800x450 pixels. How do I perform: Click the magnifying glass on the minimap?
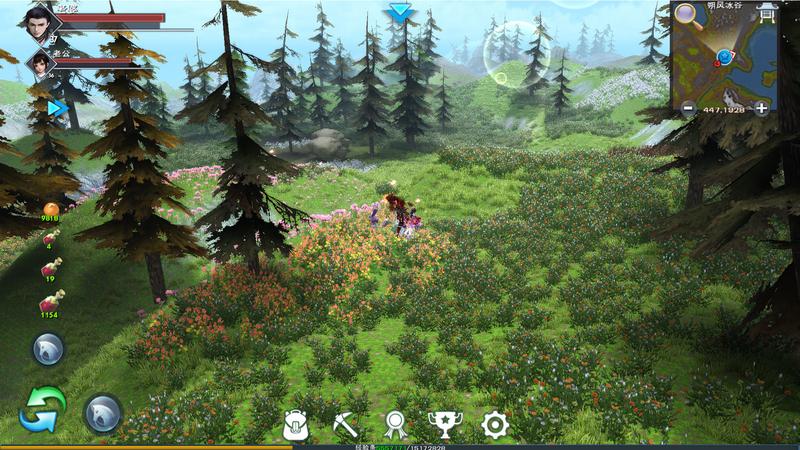pos(686,13)
